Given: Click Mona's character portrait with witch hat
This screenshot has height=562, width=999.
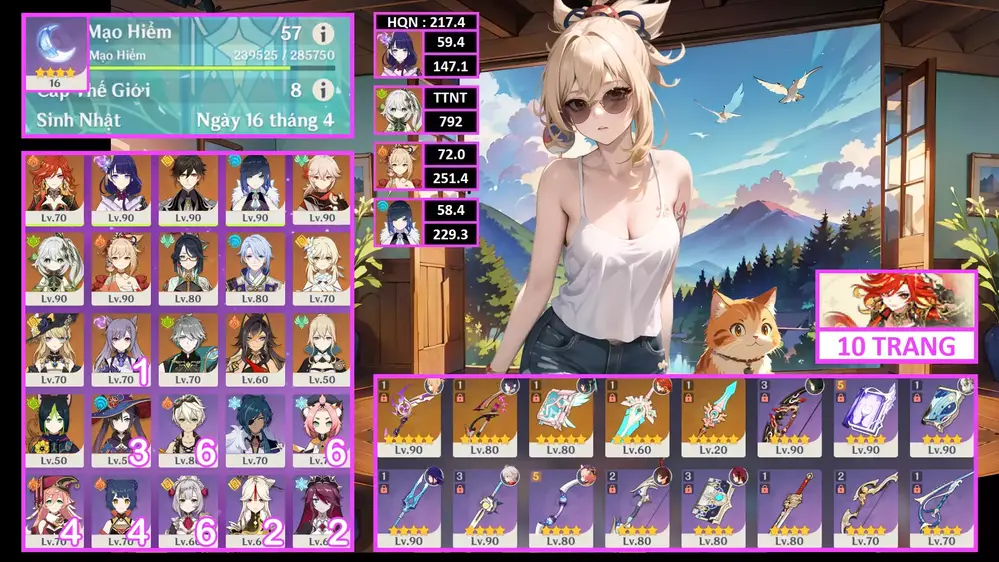Looking at the screenshot, I should tap(122, 427).
